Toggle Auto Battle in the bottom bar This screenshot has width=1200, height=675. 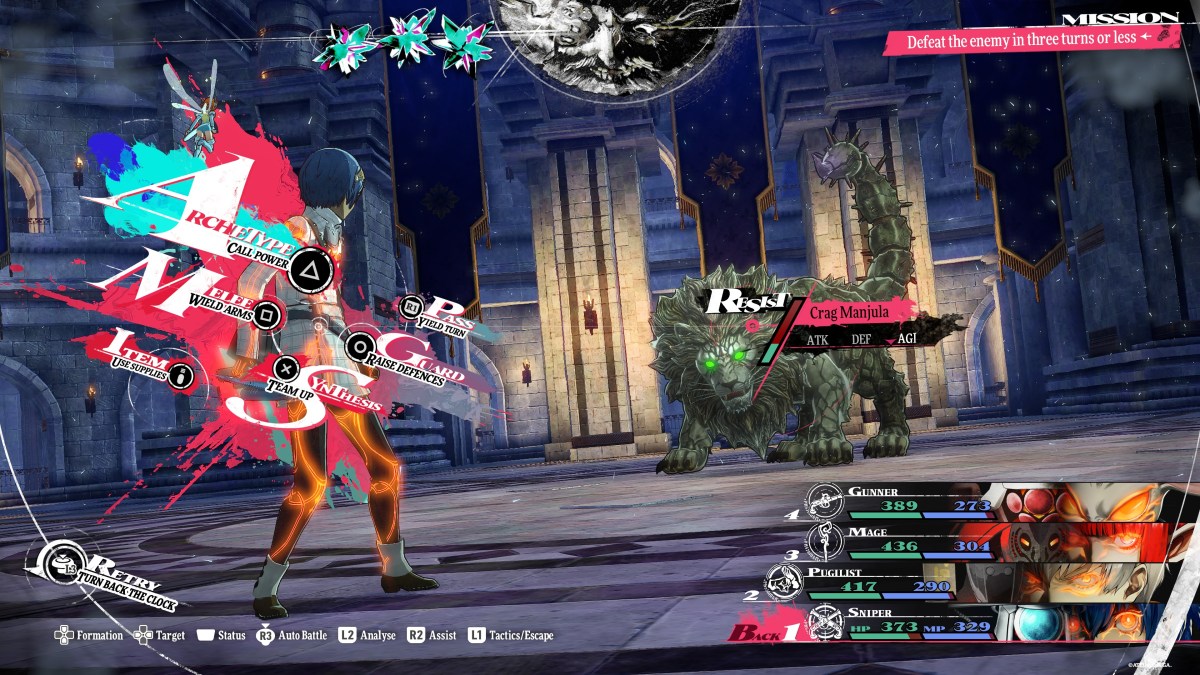point(292,635)
